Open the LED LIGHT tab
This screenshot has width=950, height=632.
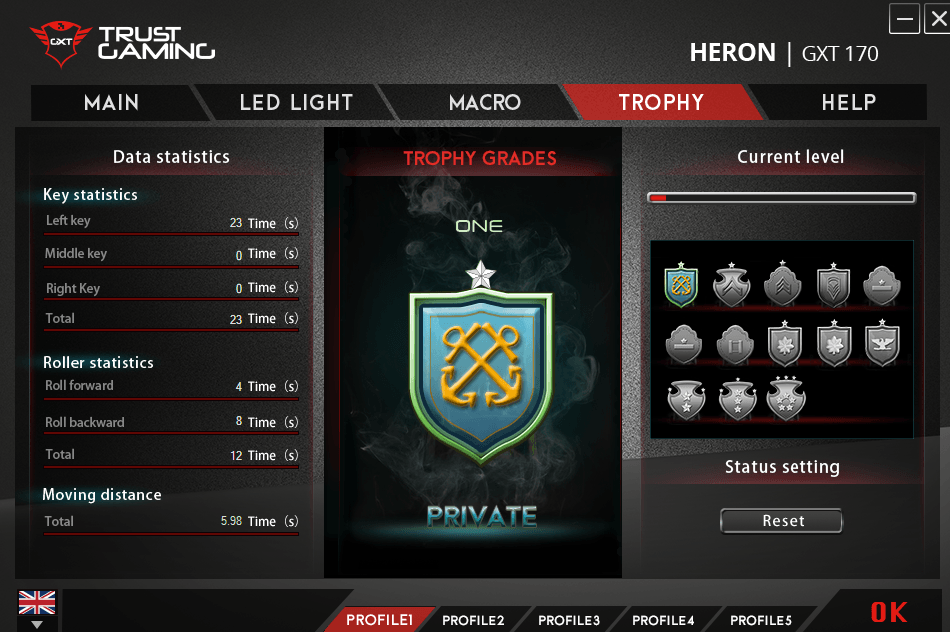296,103
